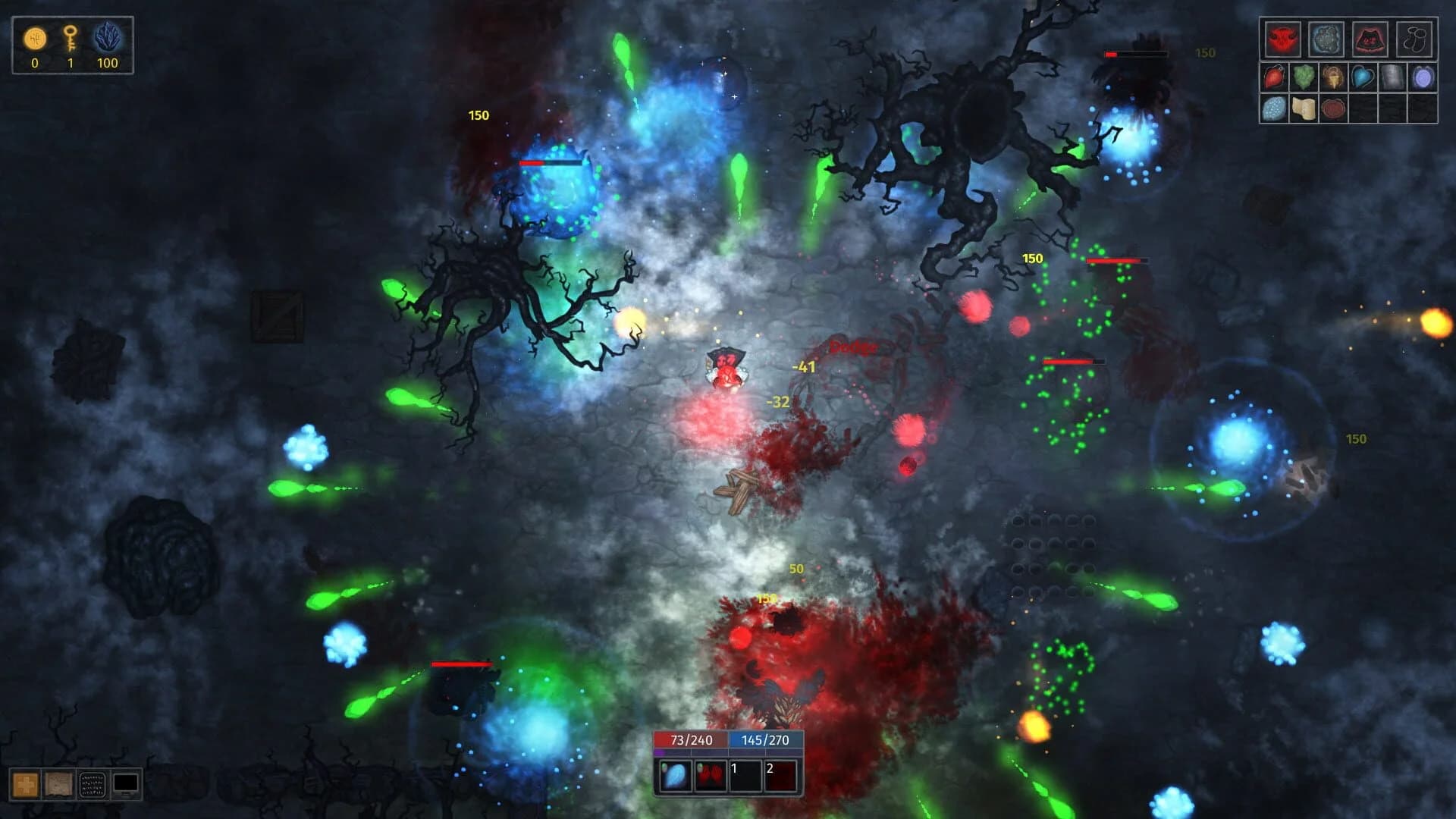
Task: Activate the red gloves ability in the hotbar
Action: pyautogui.click(x=711, y=776)
